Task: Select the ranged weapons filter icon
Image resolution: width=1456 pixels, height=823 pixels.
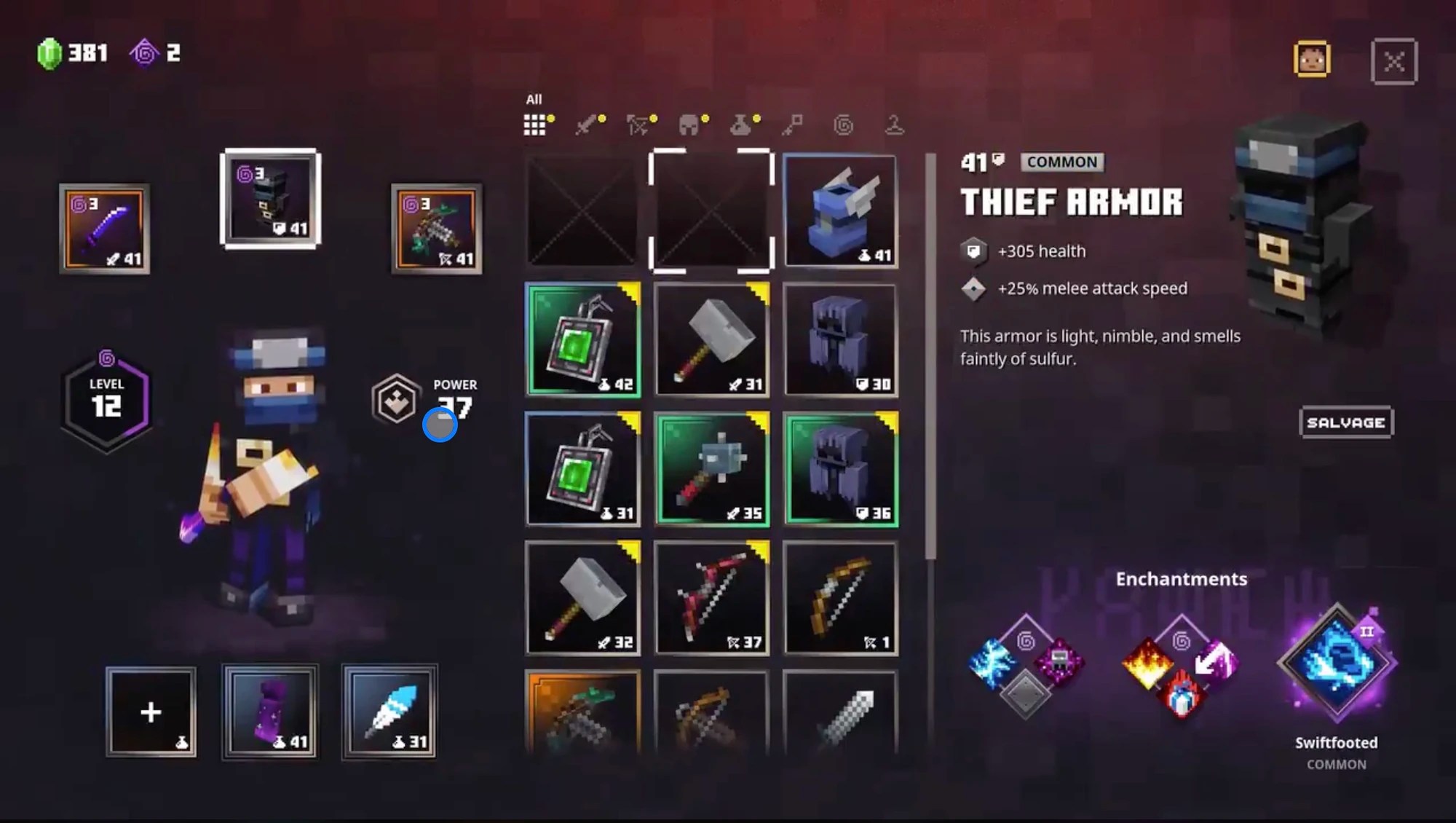Action: 638,124
